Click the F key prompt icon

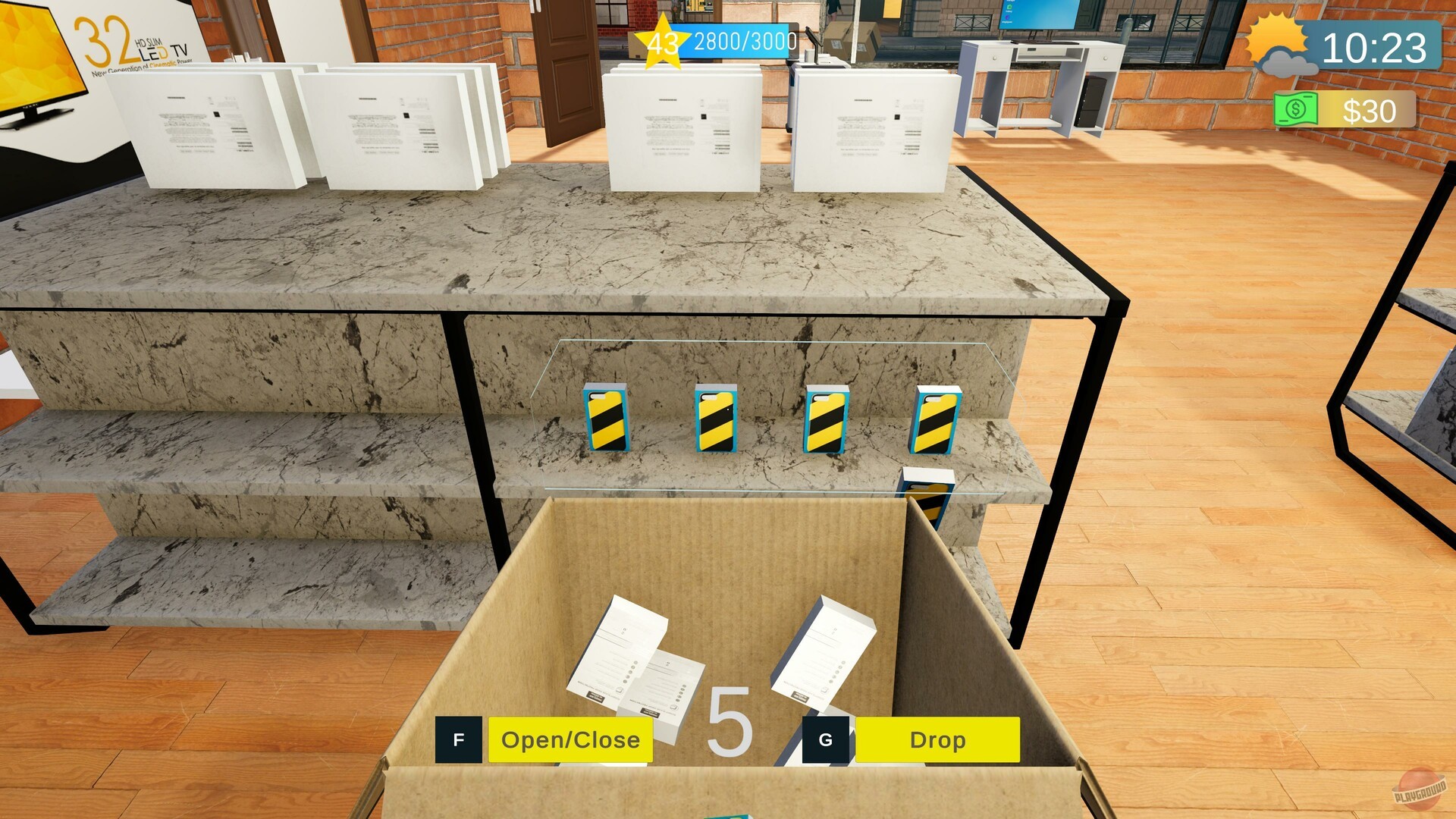click(x=457, y=739)
